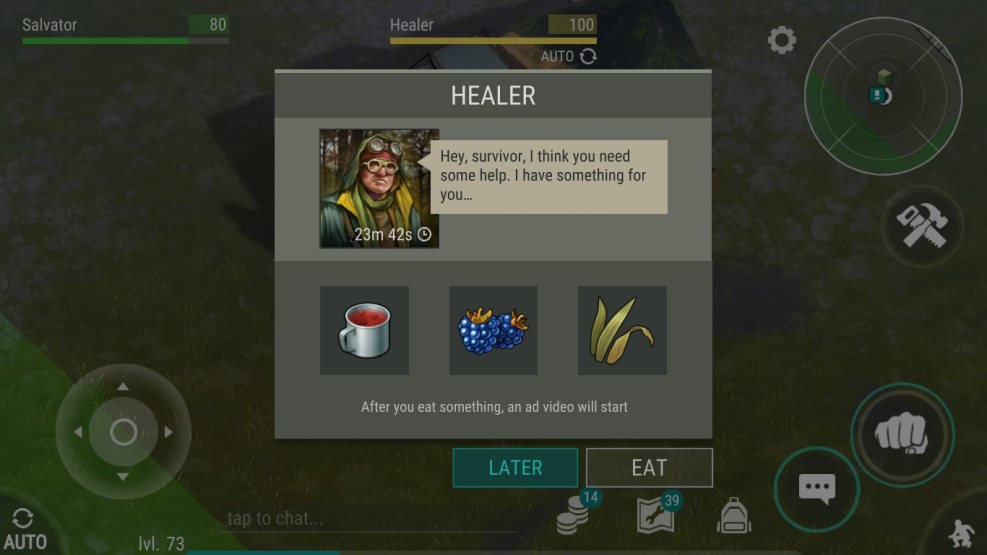
Task: Open the backpack inventory
Action: [733, 515]
